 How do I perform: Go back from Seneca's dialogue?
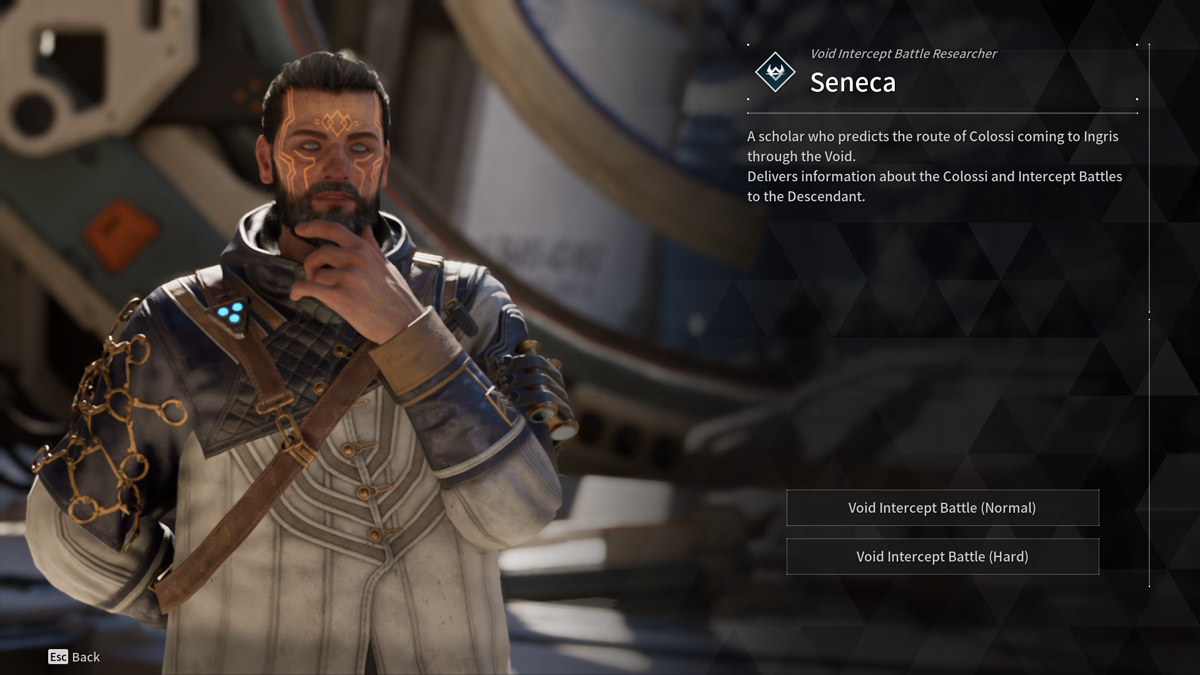click(x=74, y=657)
